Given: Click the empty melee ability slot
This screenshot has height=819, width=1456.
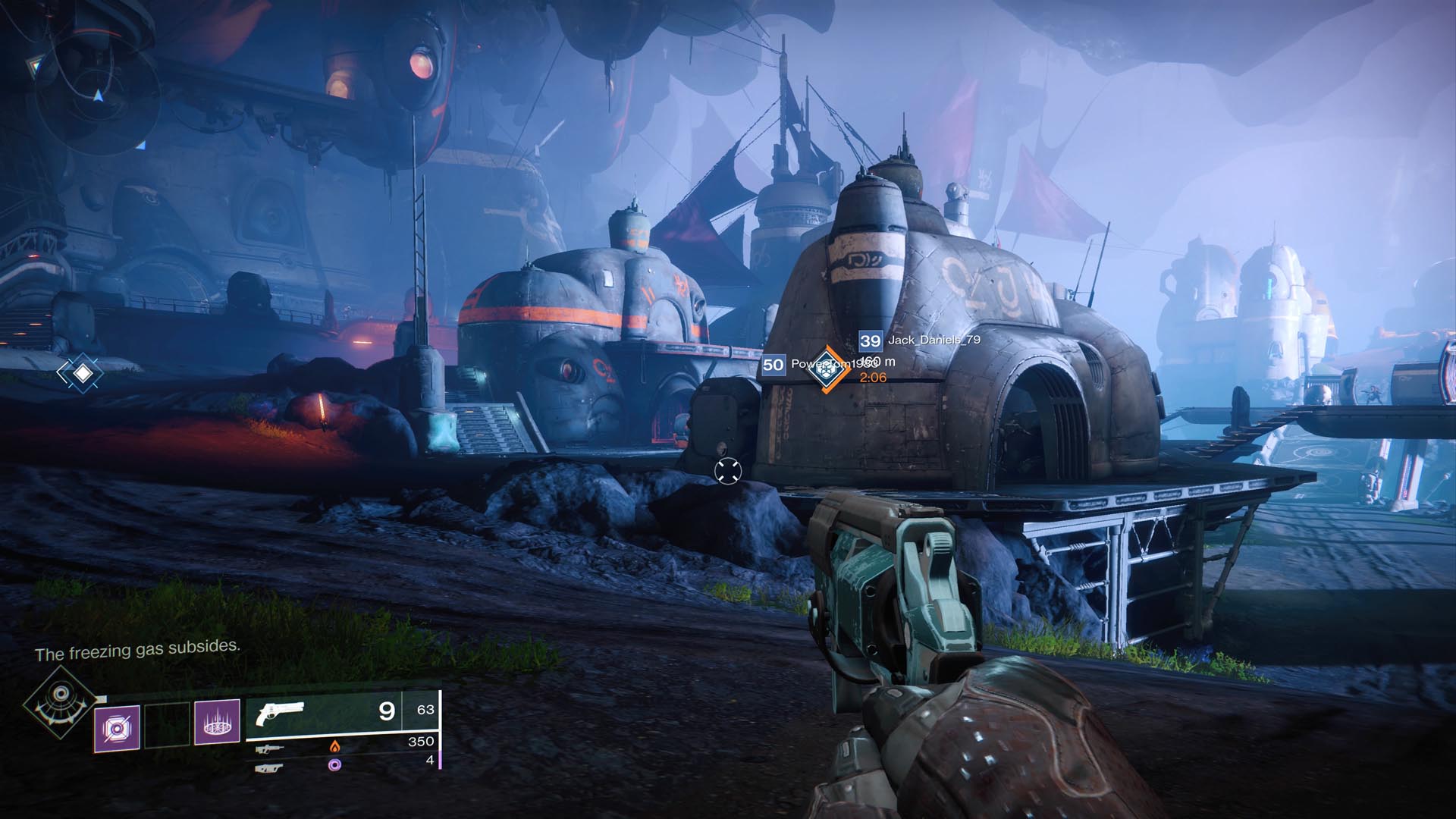Looking at the screenshot, I should tap(166, 723).
